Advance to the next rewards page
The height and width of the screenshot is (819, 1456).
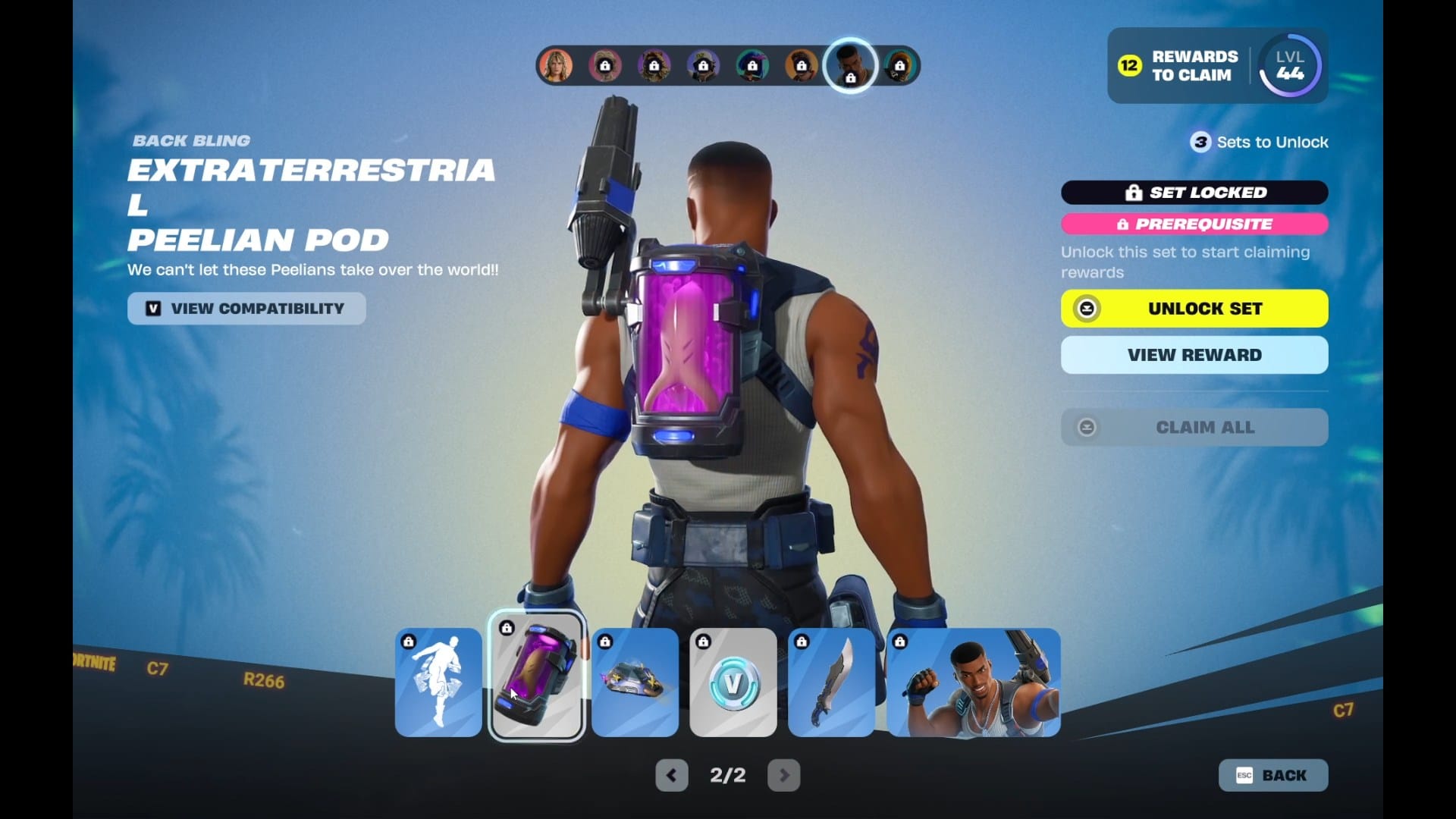784,775
